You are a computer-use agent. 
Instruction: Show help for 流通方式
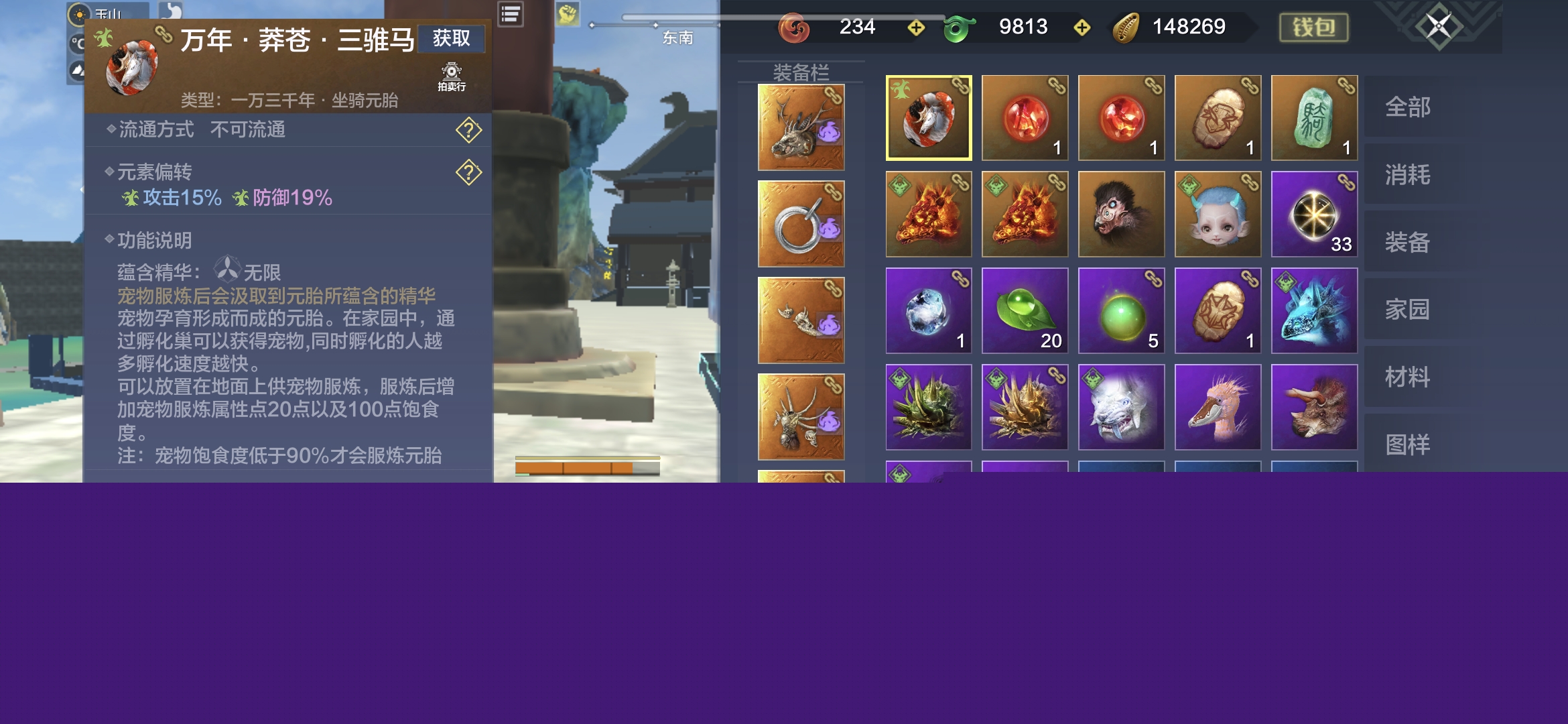coord(468,130)
